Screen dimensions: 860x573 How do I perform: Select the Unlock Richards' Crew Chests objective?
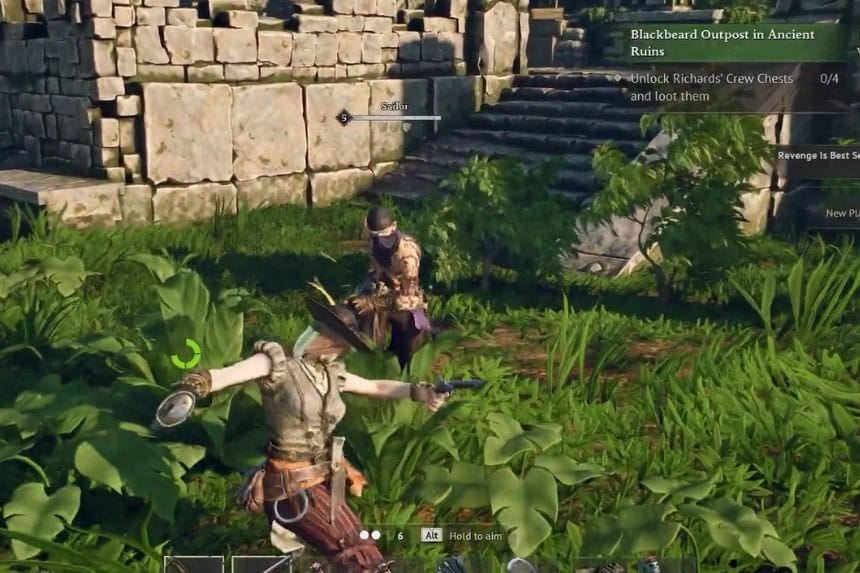712,87
